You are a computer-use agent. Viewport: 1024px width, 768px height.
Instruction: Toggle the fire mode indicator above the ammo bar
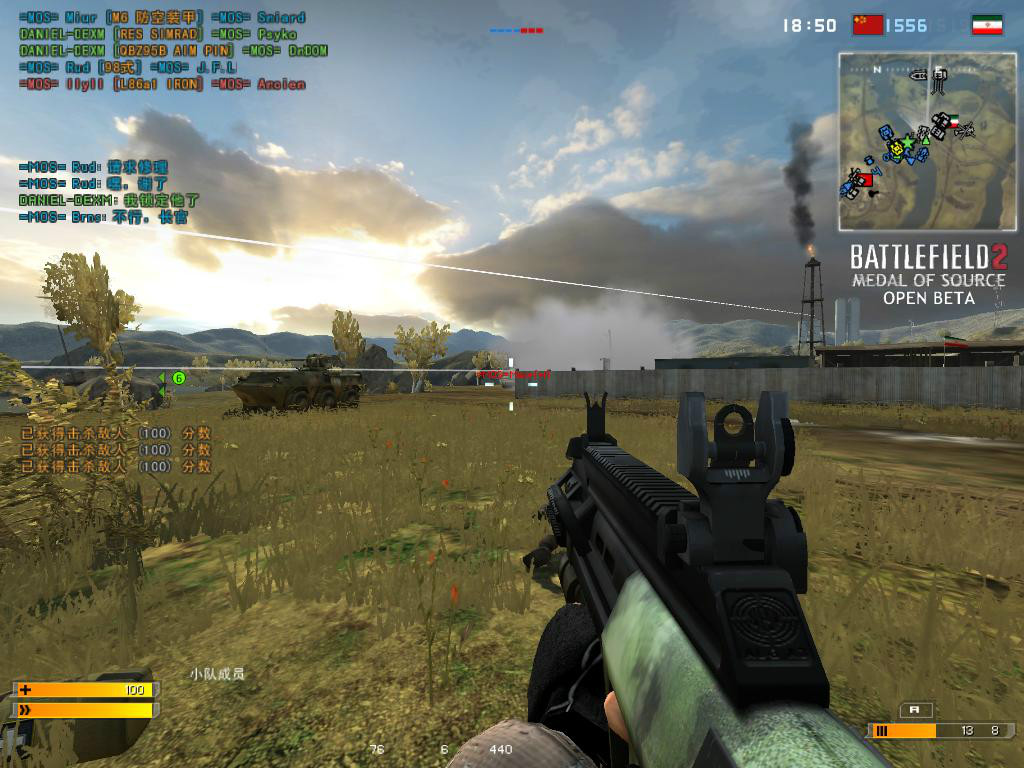pyautogui.click(x=915, y=710)
